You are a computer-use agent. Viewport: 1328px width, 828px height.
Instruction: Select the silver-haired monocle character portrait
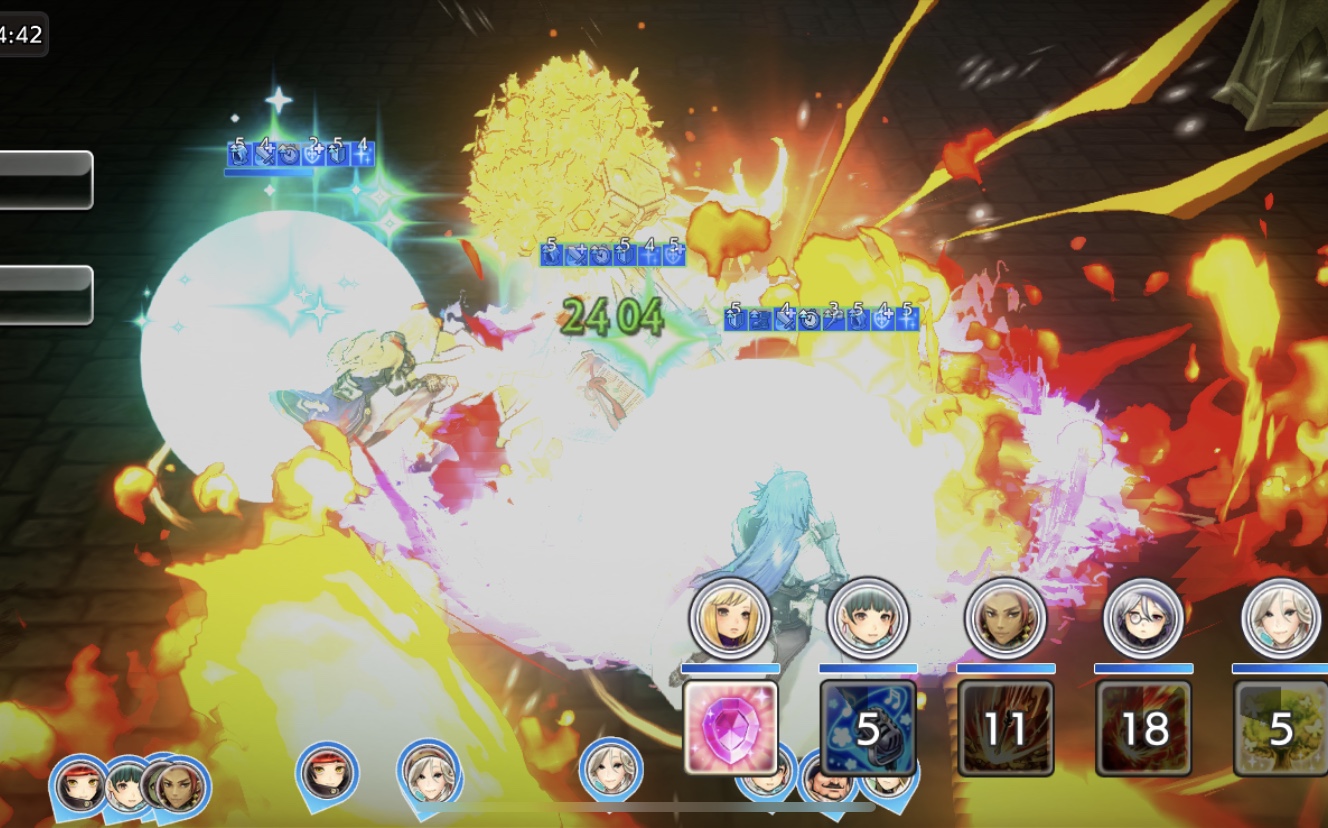1143,618
